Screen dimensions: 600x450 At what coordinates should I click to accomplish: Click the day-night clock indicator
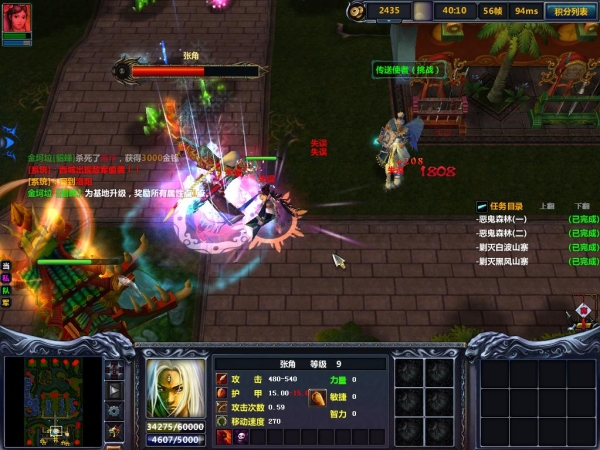(x=423, y=11)
